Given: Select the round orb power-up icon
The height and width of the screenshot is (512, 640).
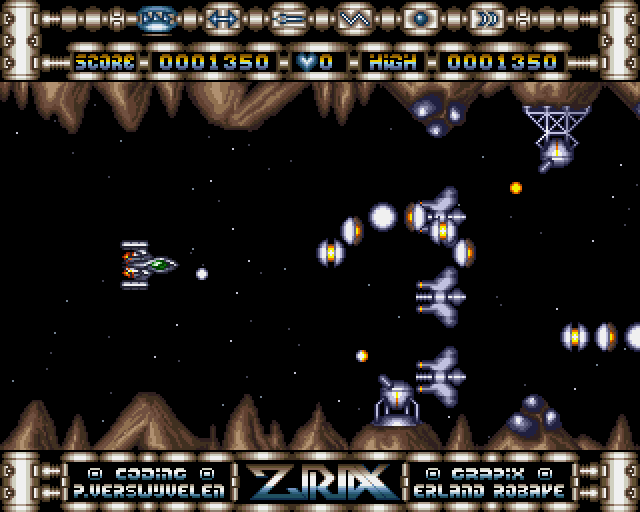Looking at the screenshot, I should [420, 18].
